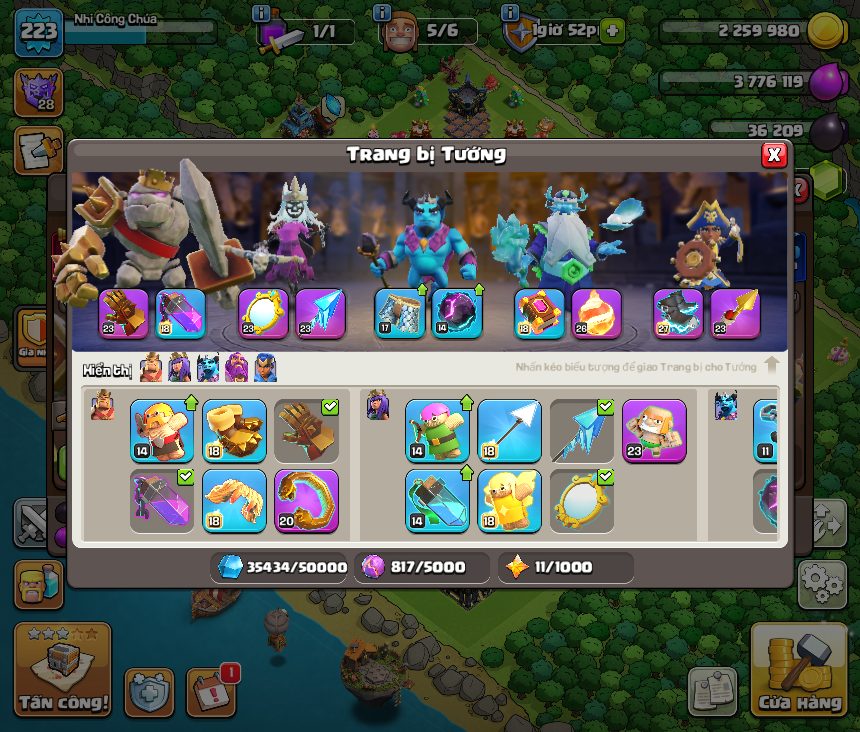Select the Invisibility Vial equipment
The height and width of the screenshot is (732, 860).
pyautogui.click(x=437, y=500)
